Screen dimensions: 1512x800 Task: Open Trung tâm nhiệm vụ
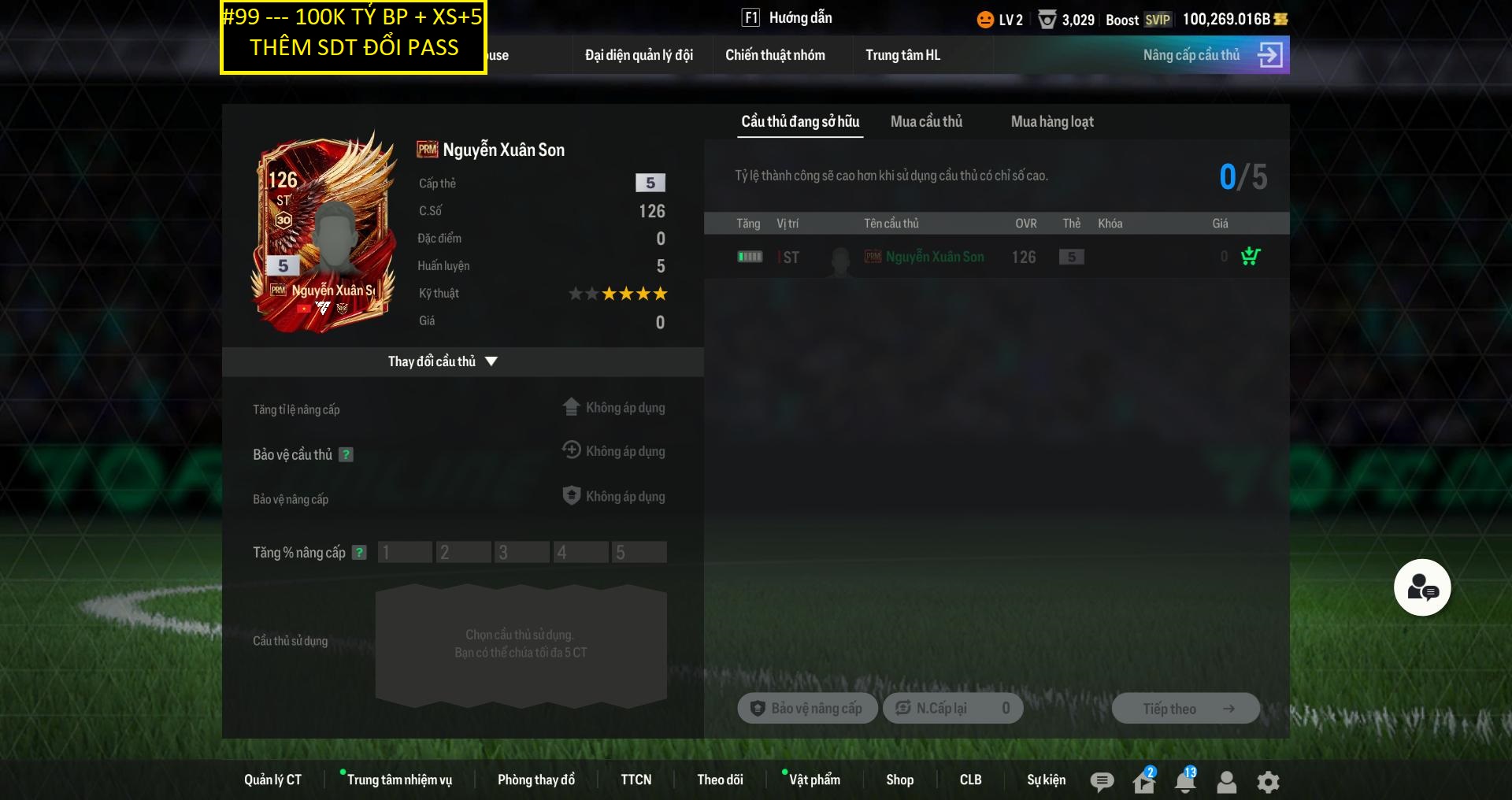pyautogui.click(x=399, y=780)
